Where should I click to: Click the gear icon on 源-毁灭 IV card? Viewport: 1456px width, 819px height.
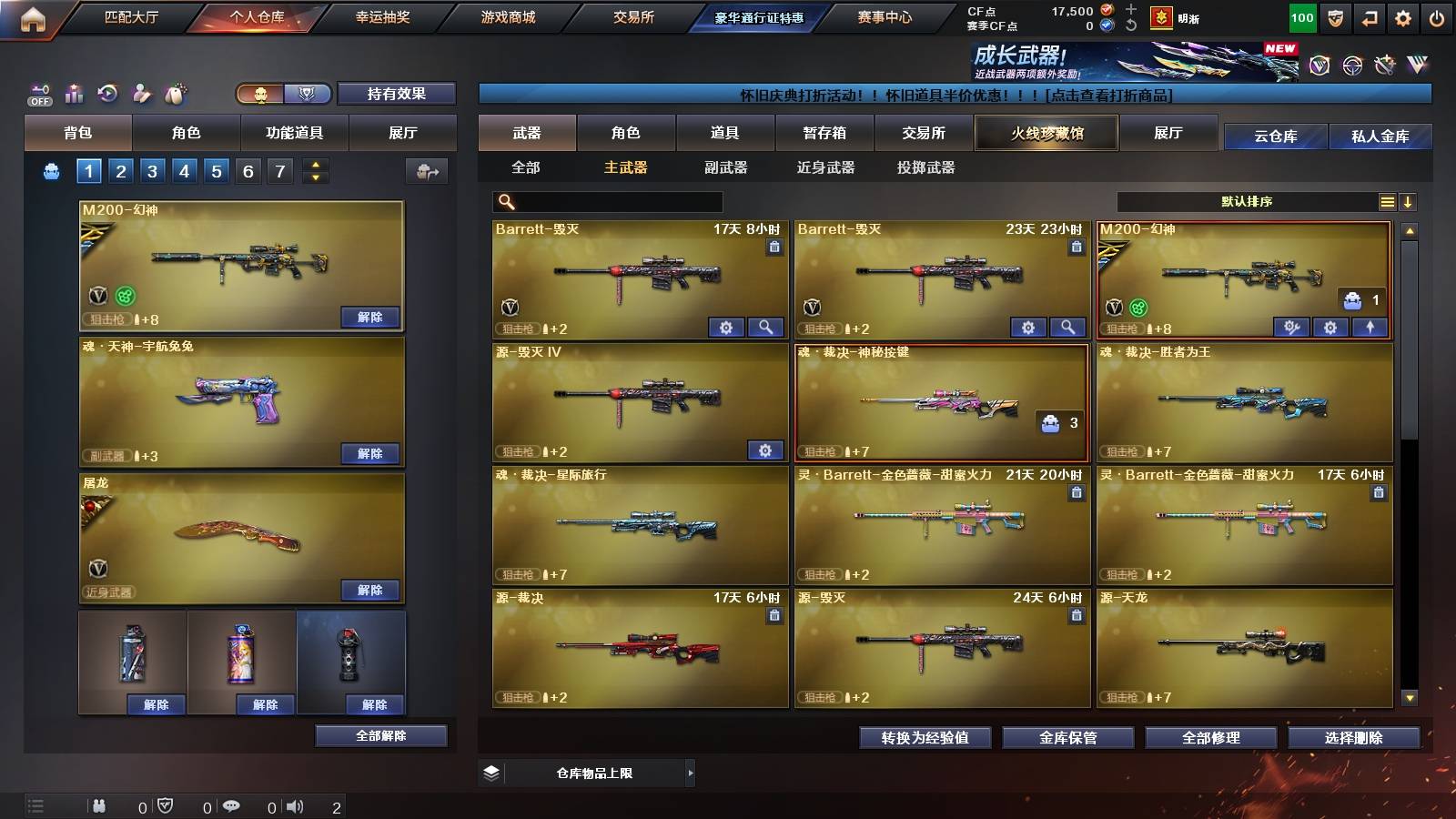765,450
